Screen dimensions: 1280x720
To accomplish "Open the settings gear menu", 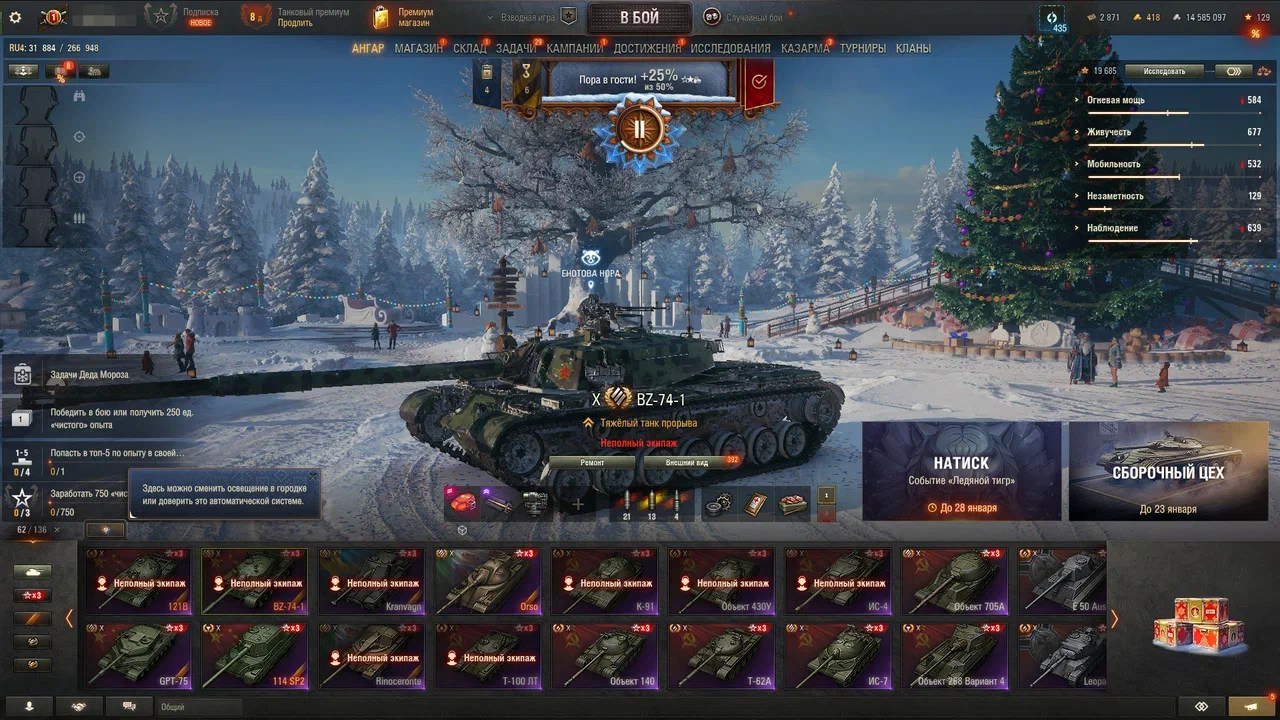I will [15, 17].
